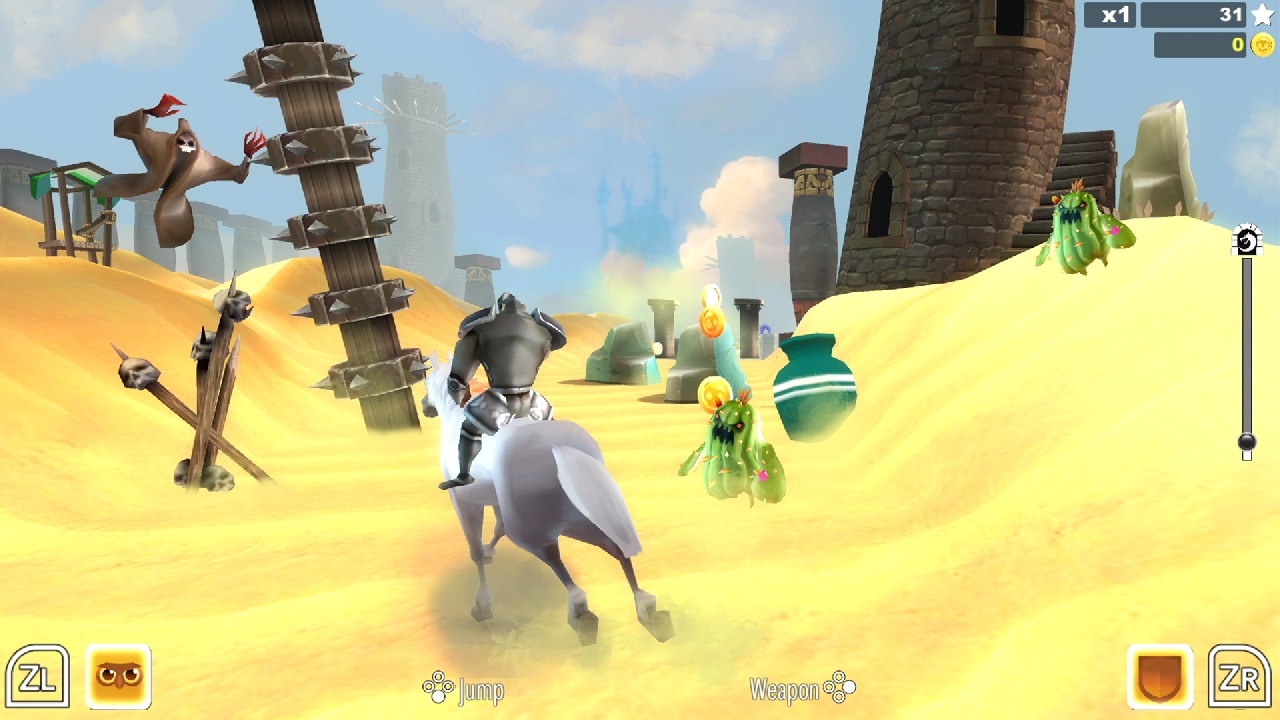Click the D-pad icon beside Weapon
The image size is (1280, 720).
coord(838,689)
